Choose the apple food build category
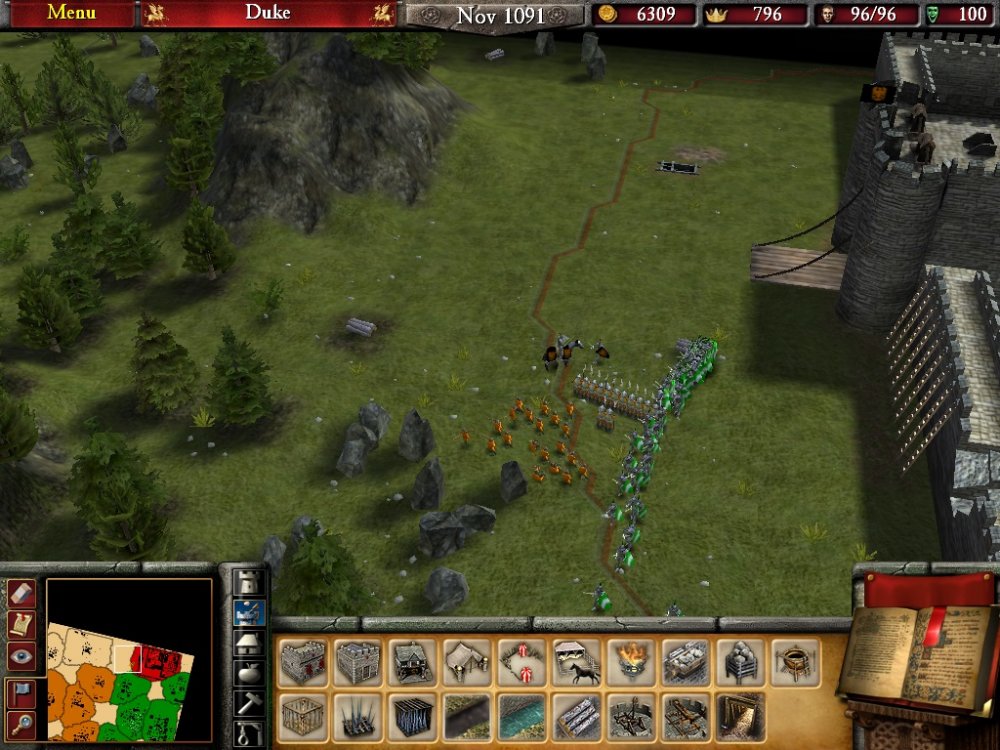Viewport: 1000px width, 750px height. coord(248,673)
